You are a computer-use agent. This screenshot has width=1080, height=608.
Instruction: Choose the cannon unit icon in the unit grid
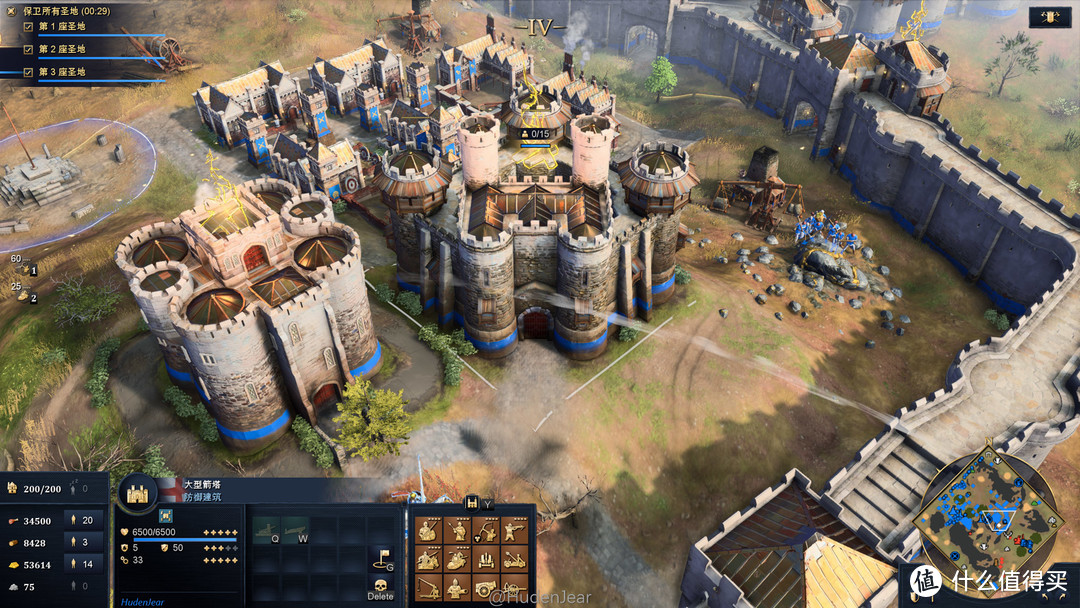485,588
